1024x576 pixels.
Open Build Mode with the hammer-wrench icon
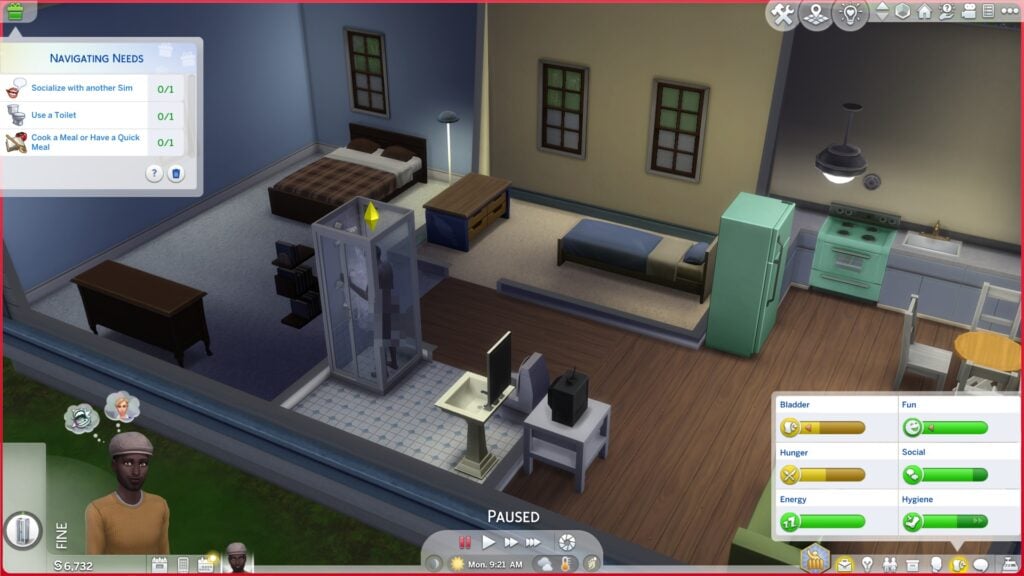point(784,14)
